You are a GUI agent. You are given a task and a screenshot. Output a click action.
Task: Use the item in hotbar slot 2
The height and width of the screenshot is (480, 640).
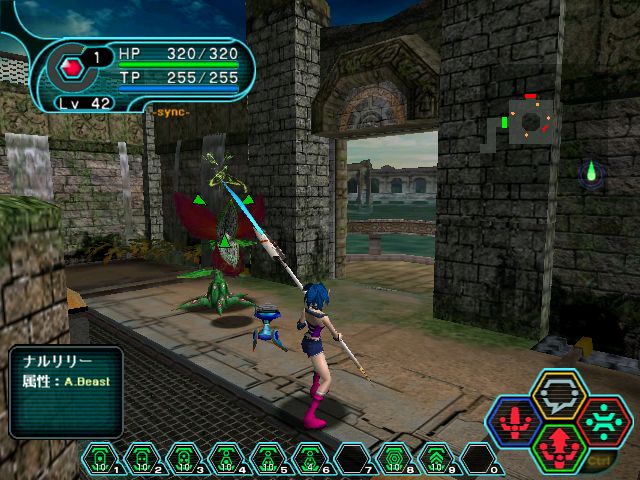tap(142, 458)
